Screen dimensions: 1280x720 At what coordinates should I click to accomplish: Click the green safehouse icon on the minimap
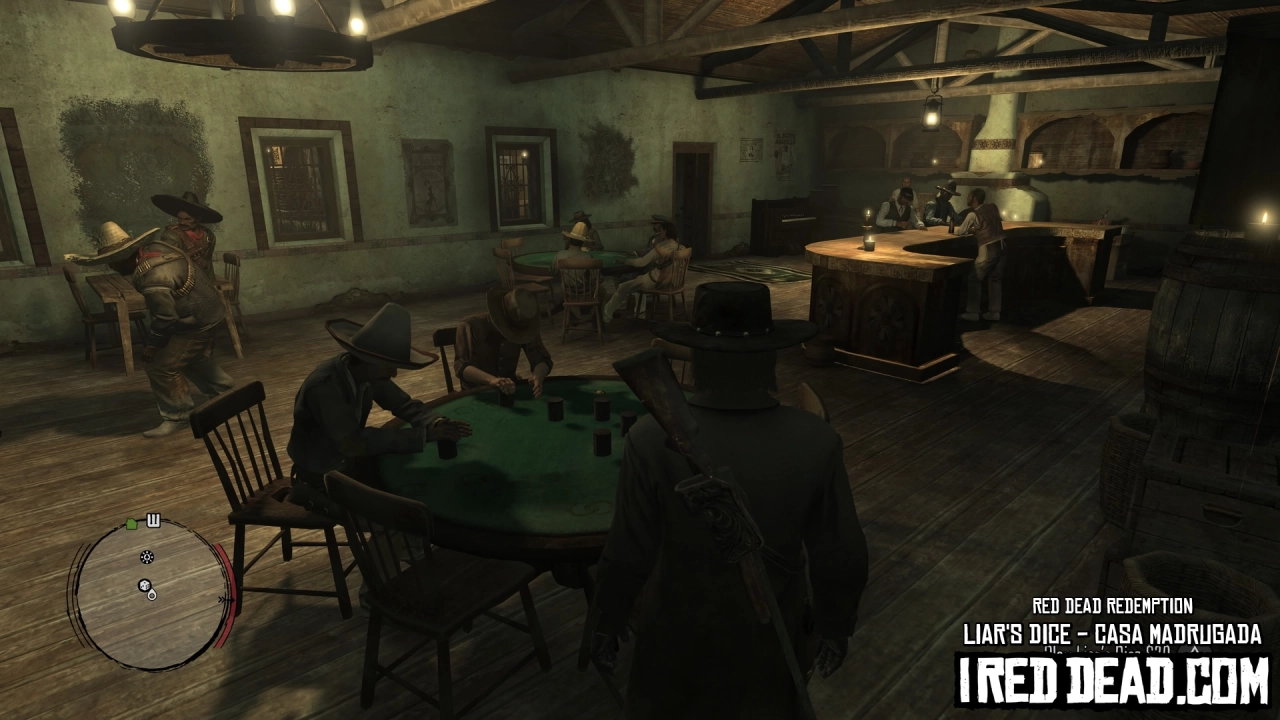click(130, 524)
